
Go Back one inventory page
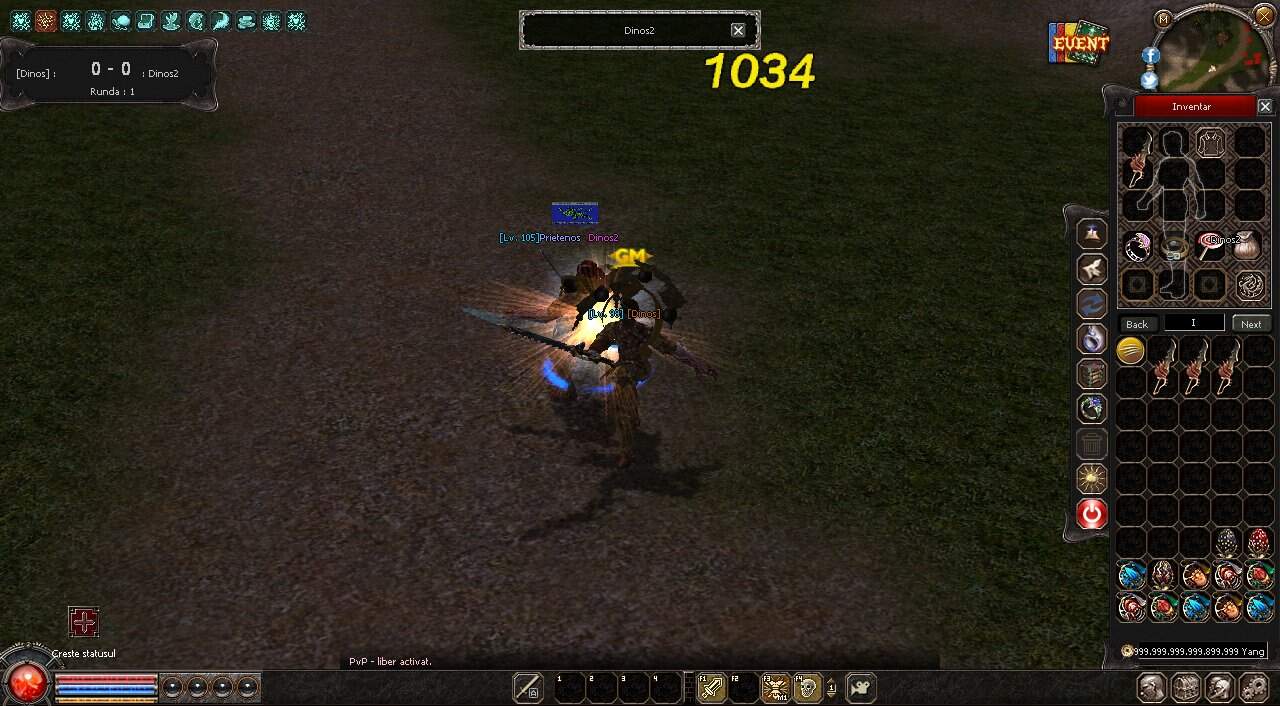pyautogui.click(x=1137, y=324)
